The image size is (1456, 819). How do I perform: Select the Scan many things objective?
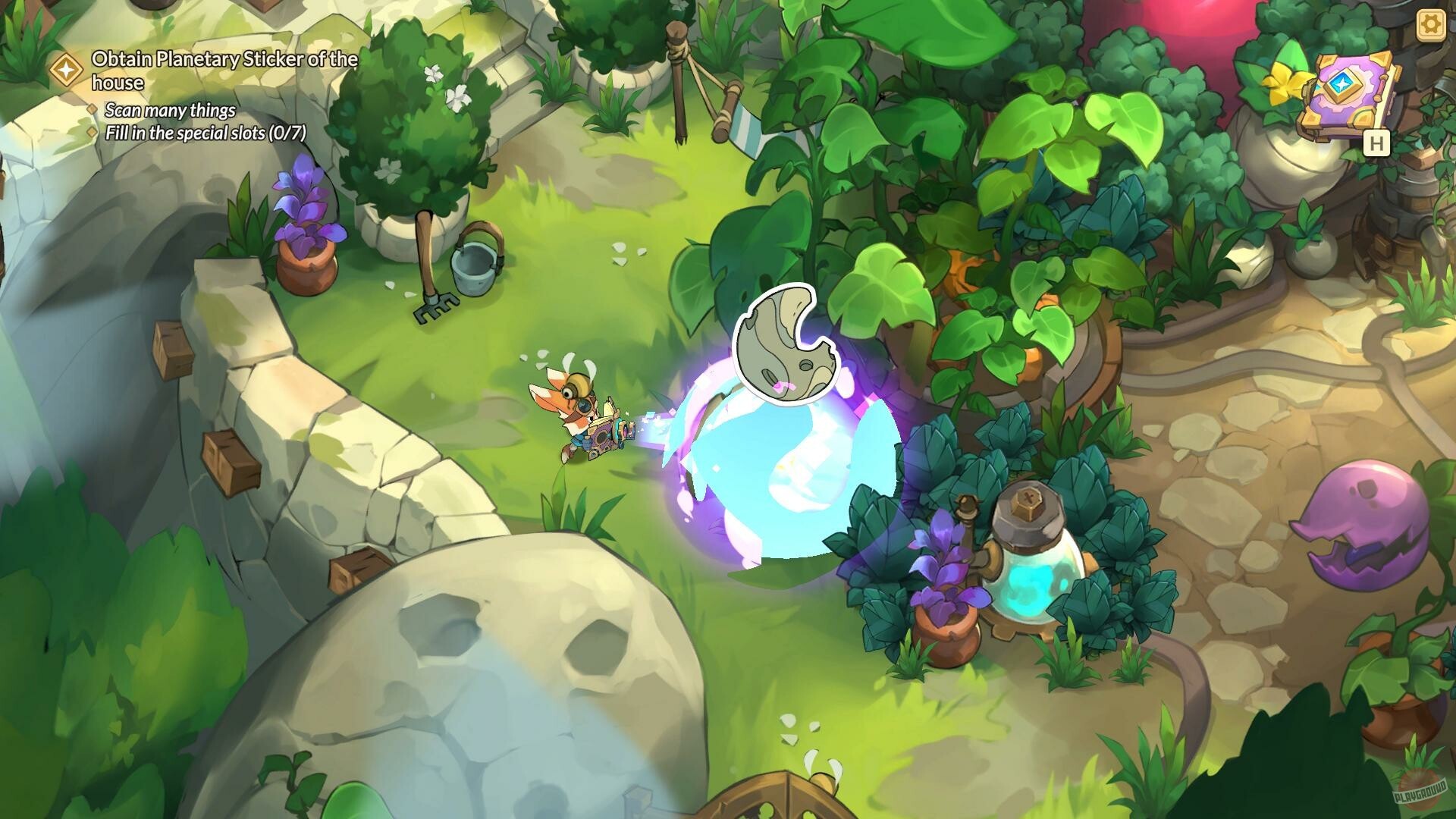171,111
